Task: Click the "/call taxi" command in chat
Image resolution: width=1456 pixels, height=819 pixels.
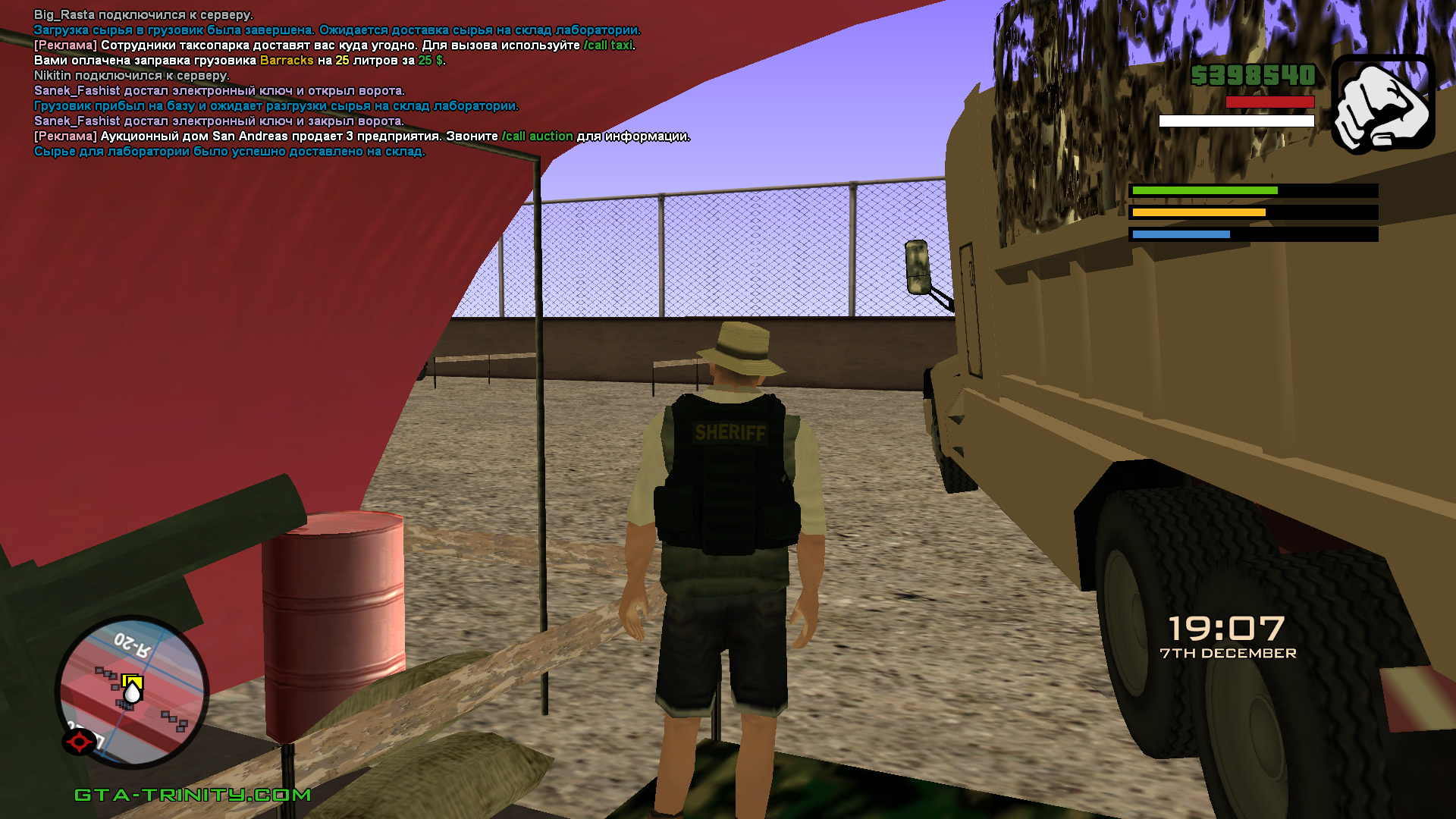Action: pyautogui.click(x=607, y=45)
